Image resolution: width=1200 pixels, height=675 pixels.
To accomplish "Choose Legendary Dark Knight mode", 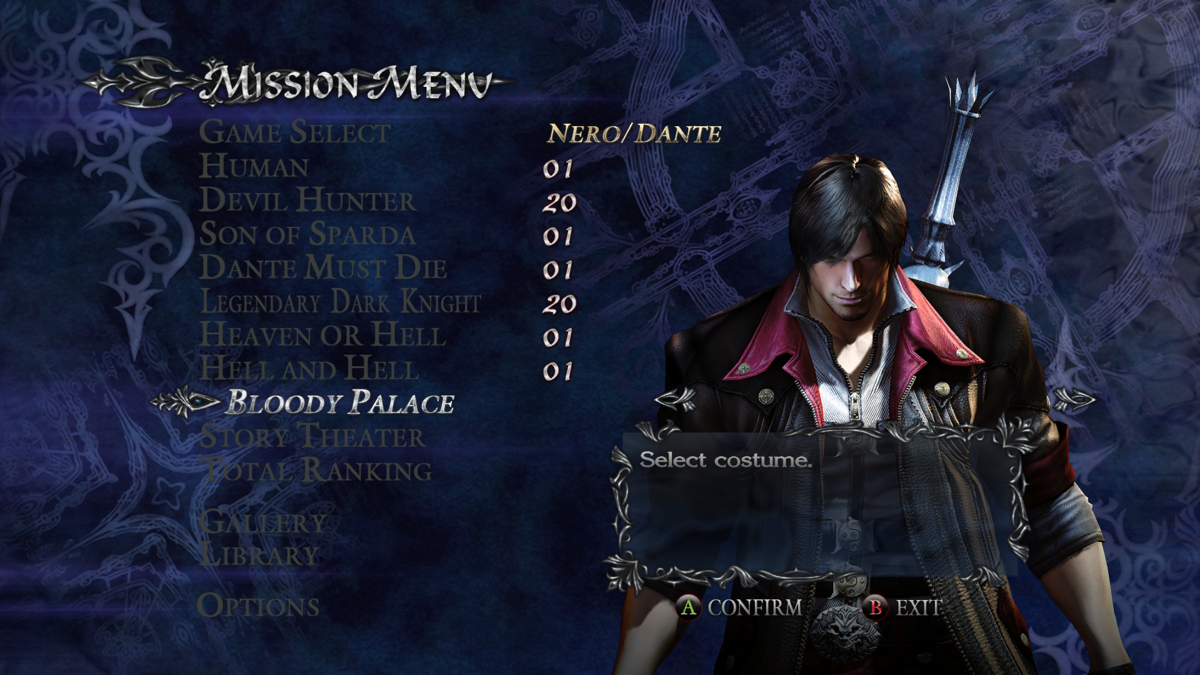I will pyautogui.click(x=341, y=302).
